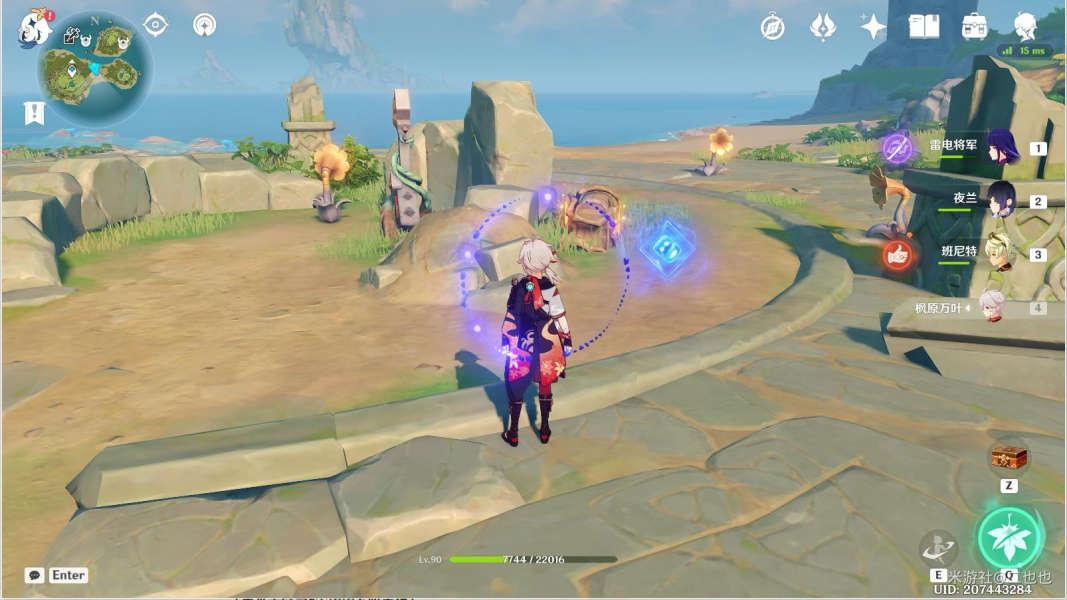Open the inventory backpack

pos(974,26)
